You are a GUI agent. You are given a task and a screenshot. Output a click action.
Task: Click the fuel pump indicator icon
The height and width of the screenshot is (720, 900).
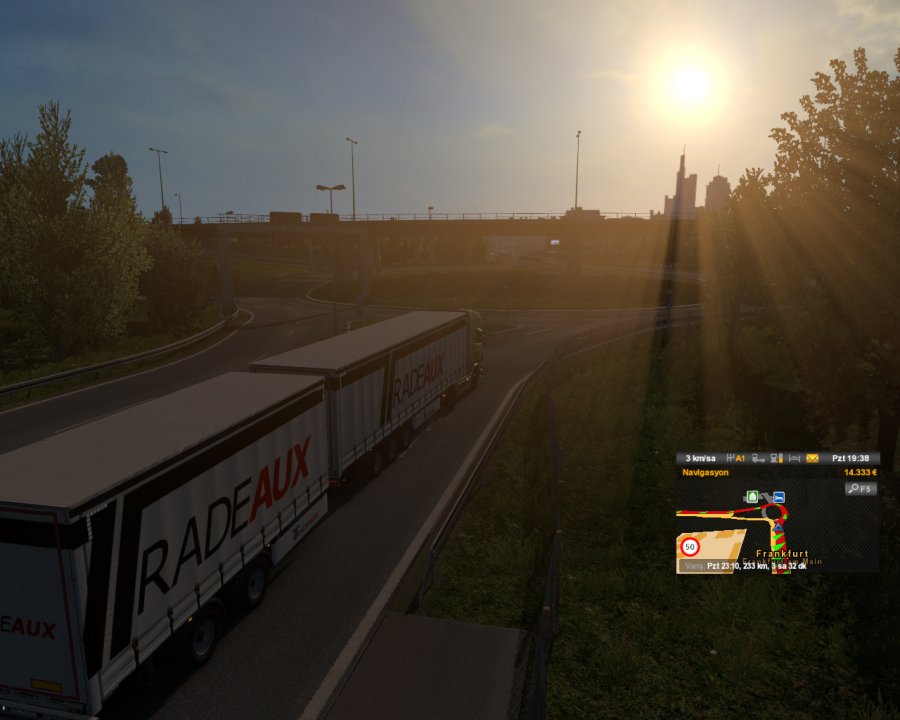coord(777,458)
